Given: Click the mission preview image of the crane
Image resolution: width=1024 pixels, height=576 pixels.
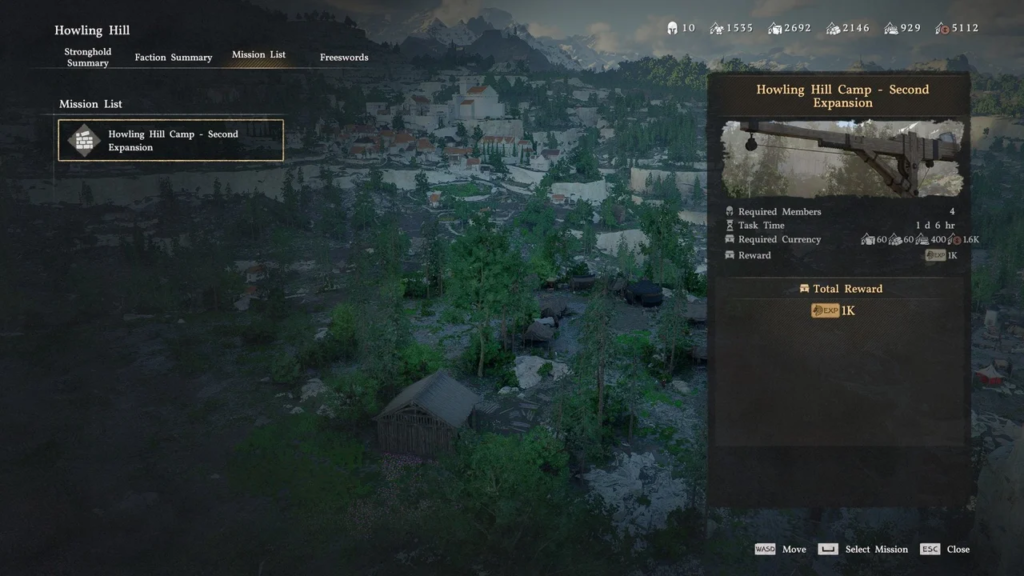Looking at the screenshot, I should coord(841,159).
